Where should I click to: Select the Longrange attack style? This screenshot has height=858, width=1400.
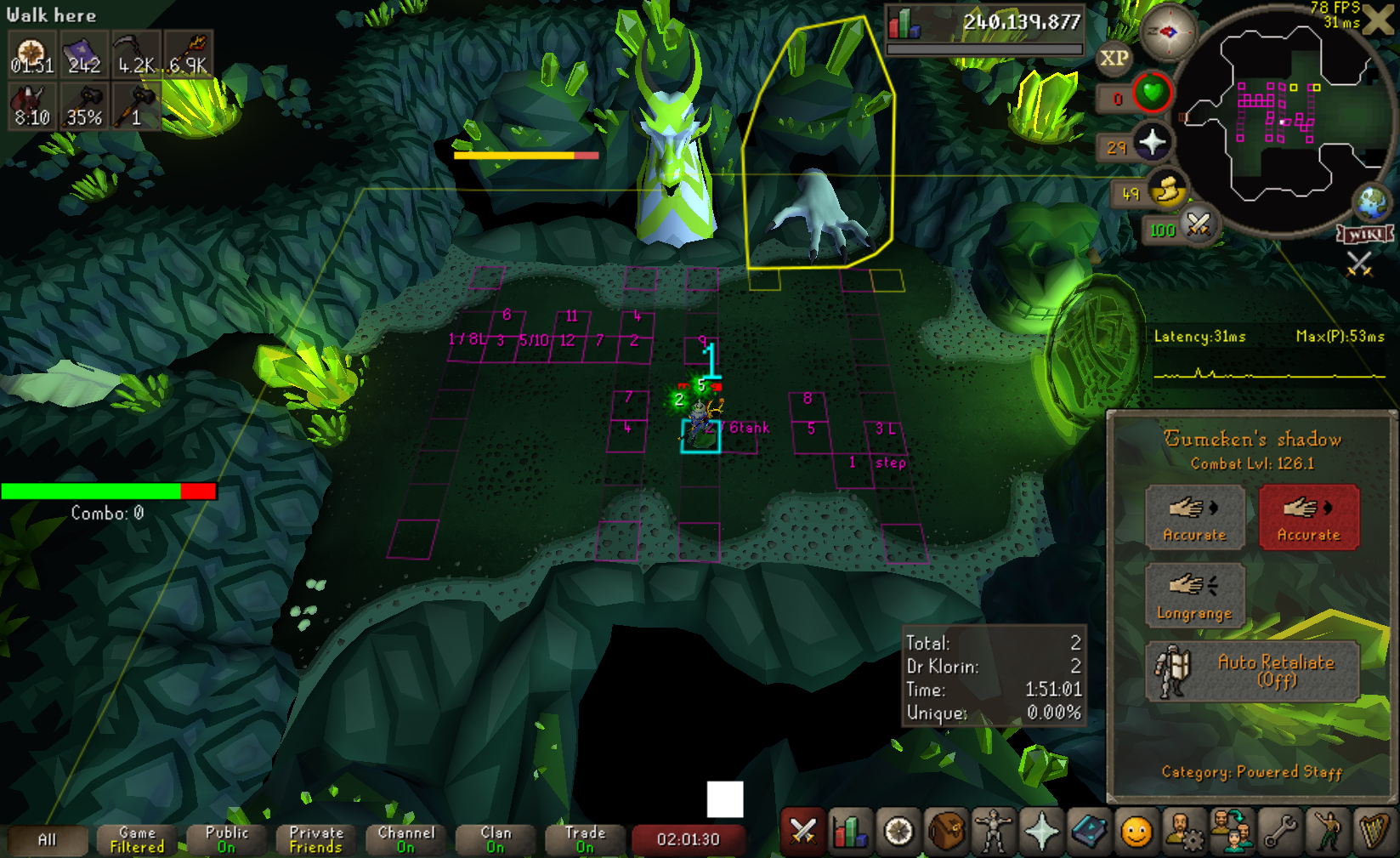pyautogui.click(x=1194, y=595)
